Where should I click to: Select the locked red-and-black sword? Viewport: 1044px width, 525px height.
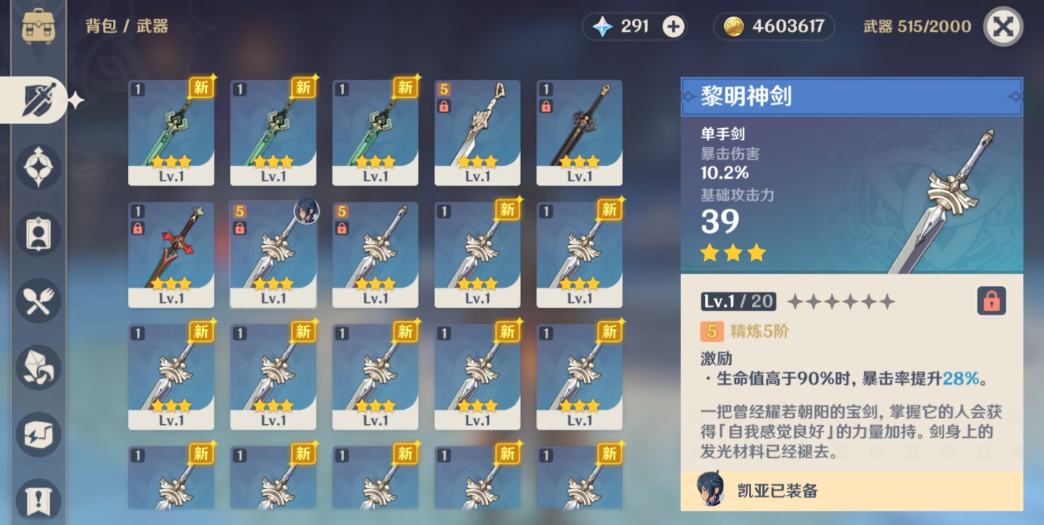(x=171, y=254)
